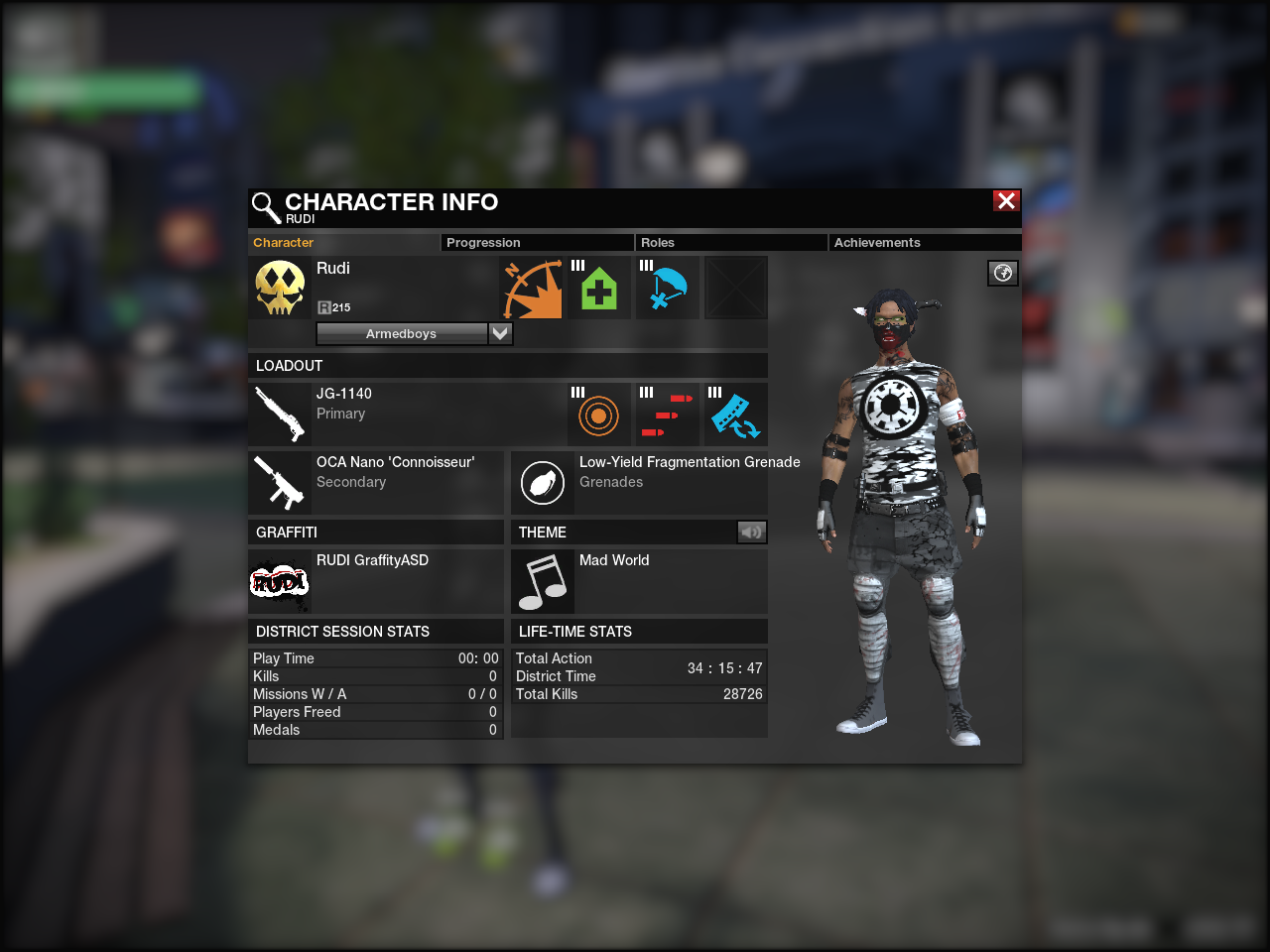1270x952 pixels.
Task: Click the globe button above the character model
Action: coord(1003,273)
